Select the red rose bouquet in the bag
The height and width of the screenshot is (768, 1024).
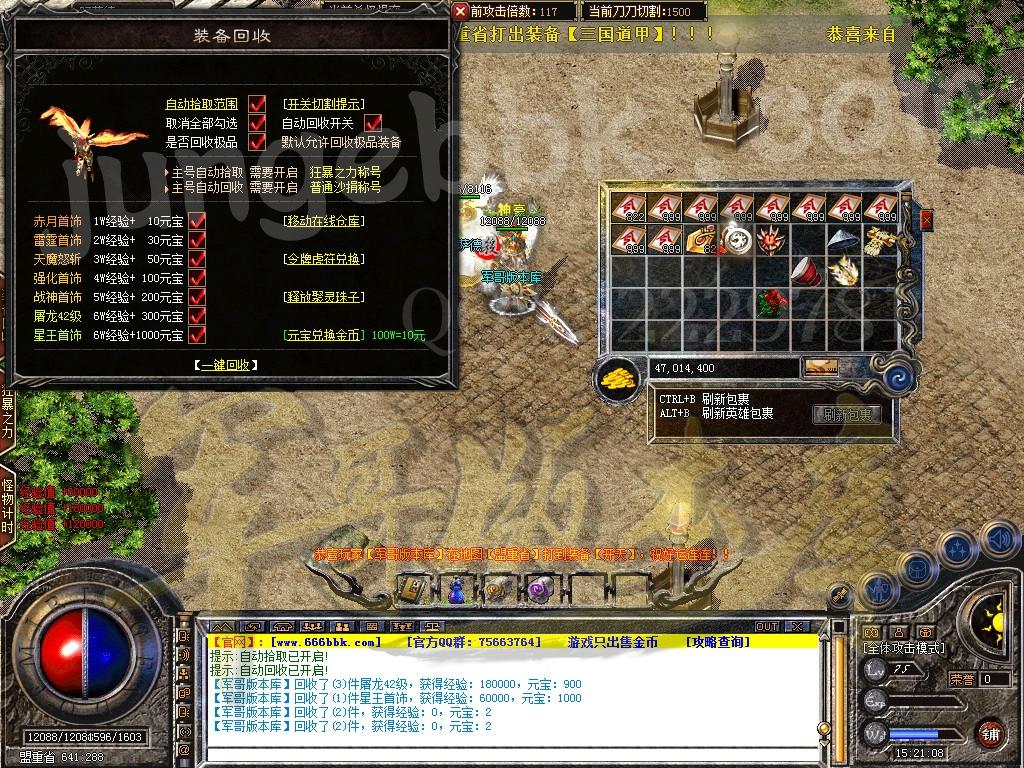[x=773, y=302]
